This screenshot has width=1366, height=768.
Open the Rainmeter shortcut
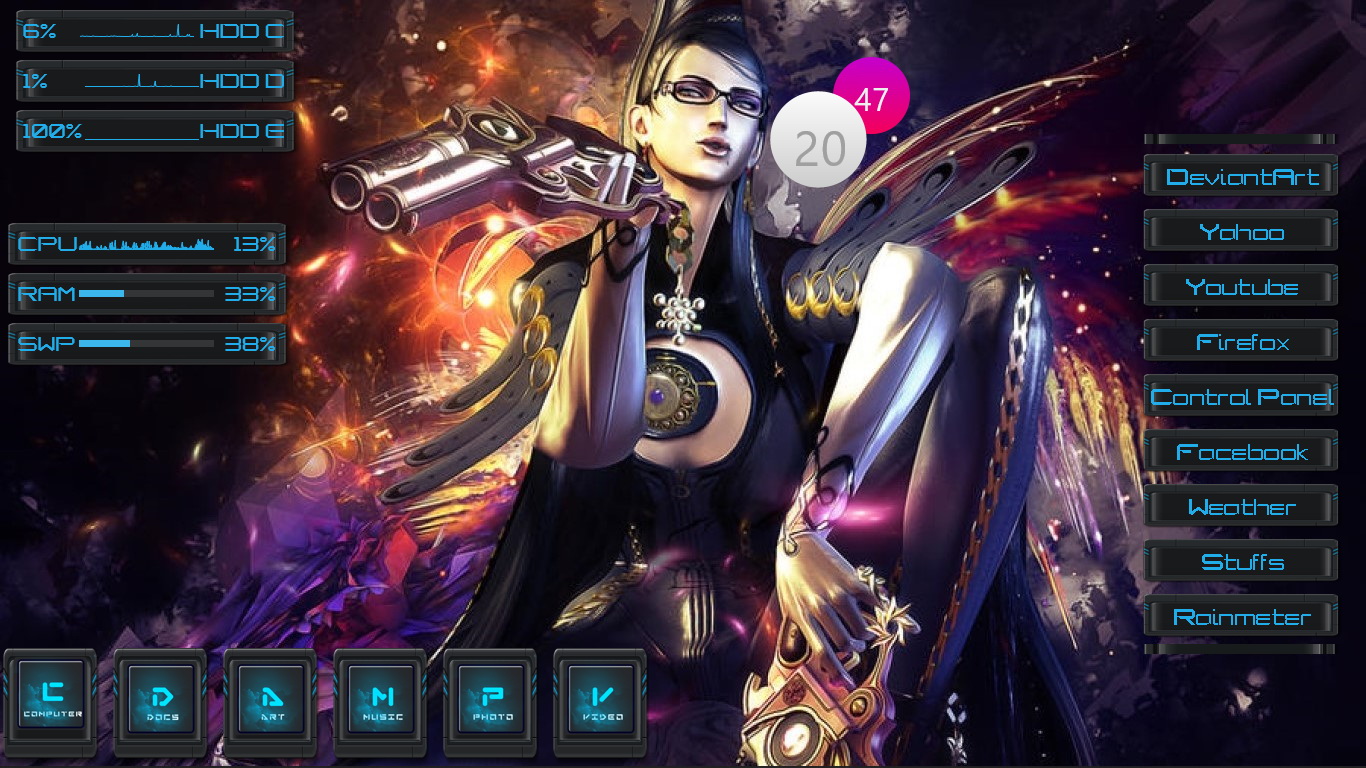tap(1240, 616)
